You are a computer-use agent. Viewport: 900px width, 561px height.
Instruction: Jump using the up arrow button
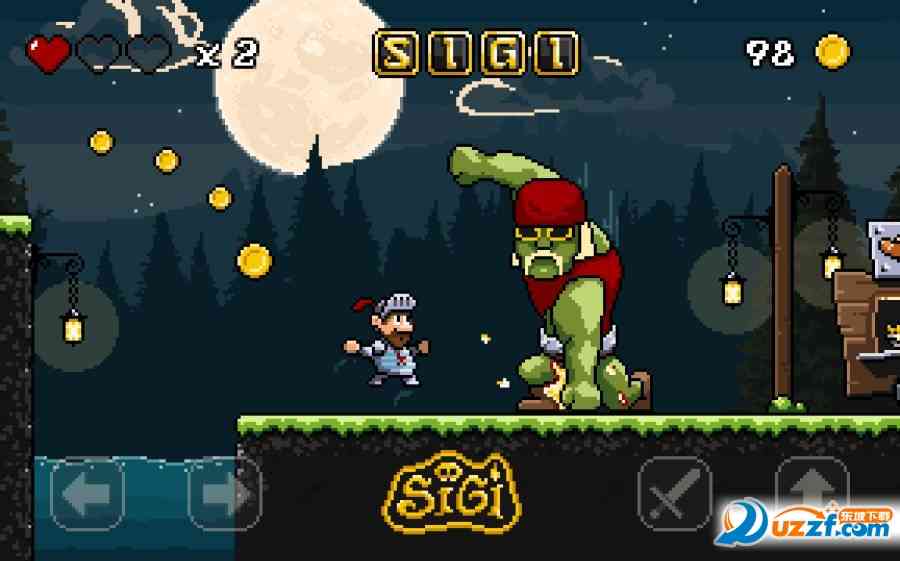(x=811, y=490)
